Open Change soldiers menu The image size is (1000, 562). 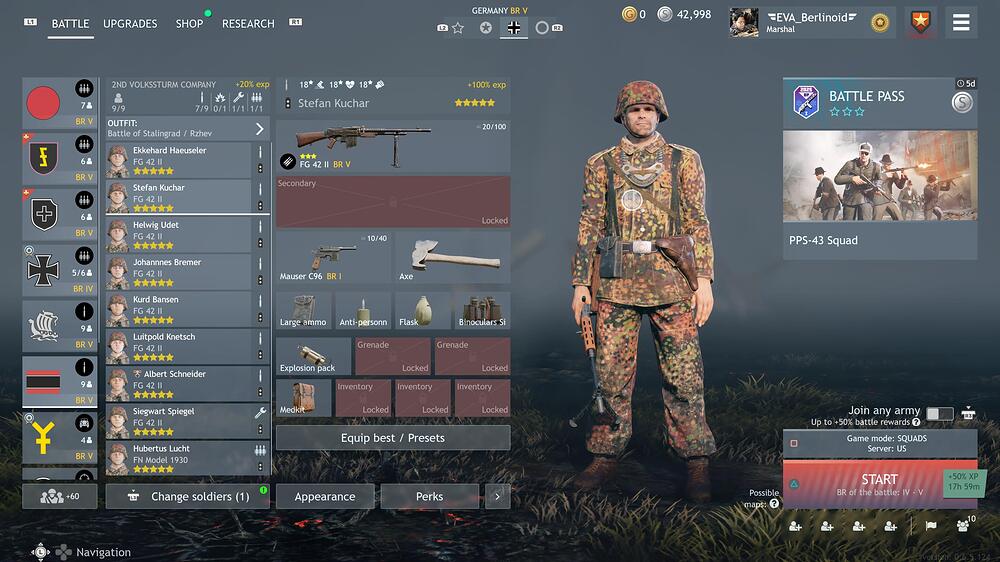(188, 497)
